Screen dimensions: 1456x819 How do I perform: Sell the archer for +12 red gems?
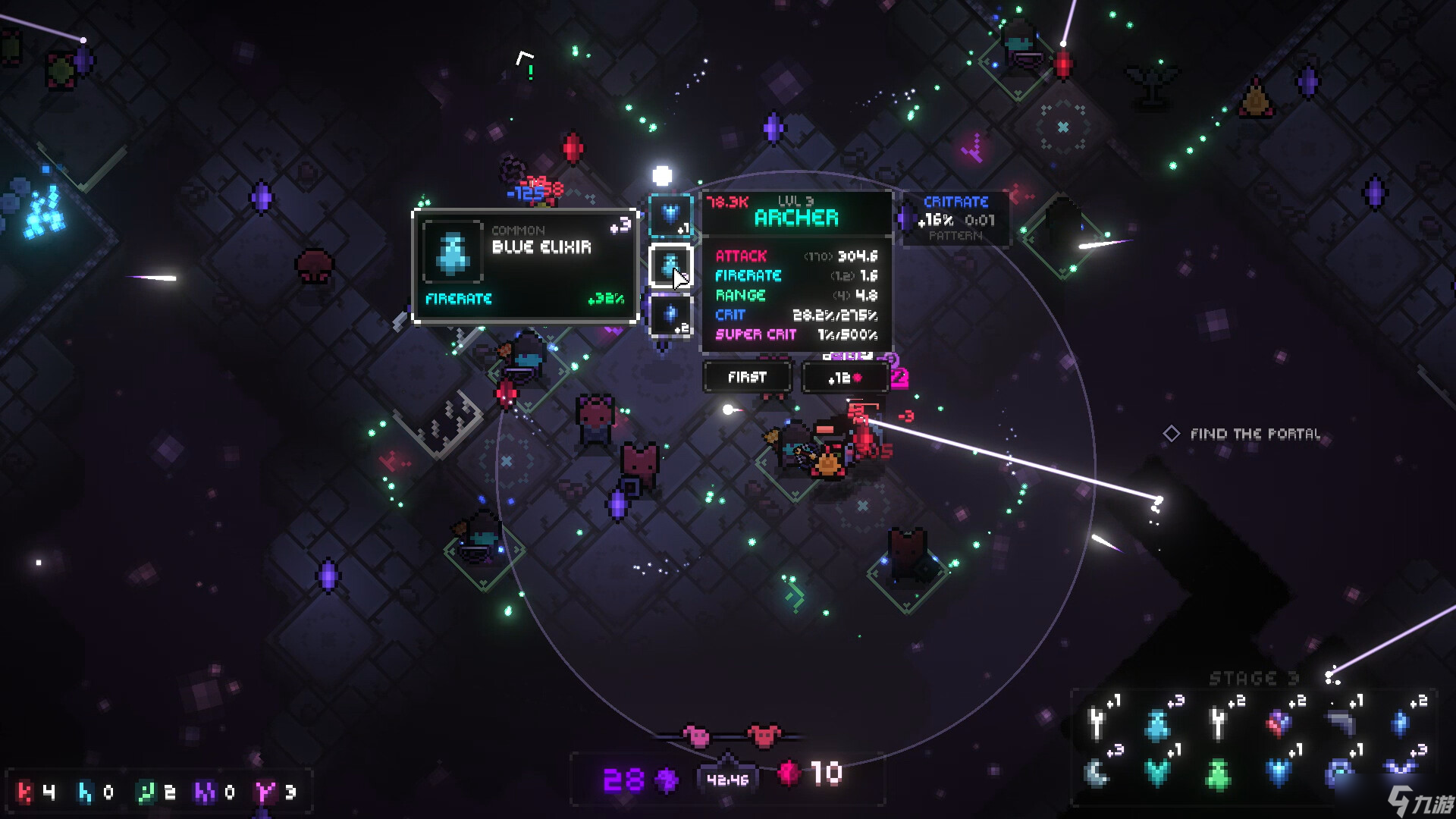845,378
